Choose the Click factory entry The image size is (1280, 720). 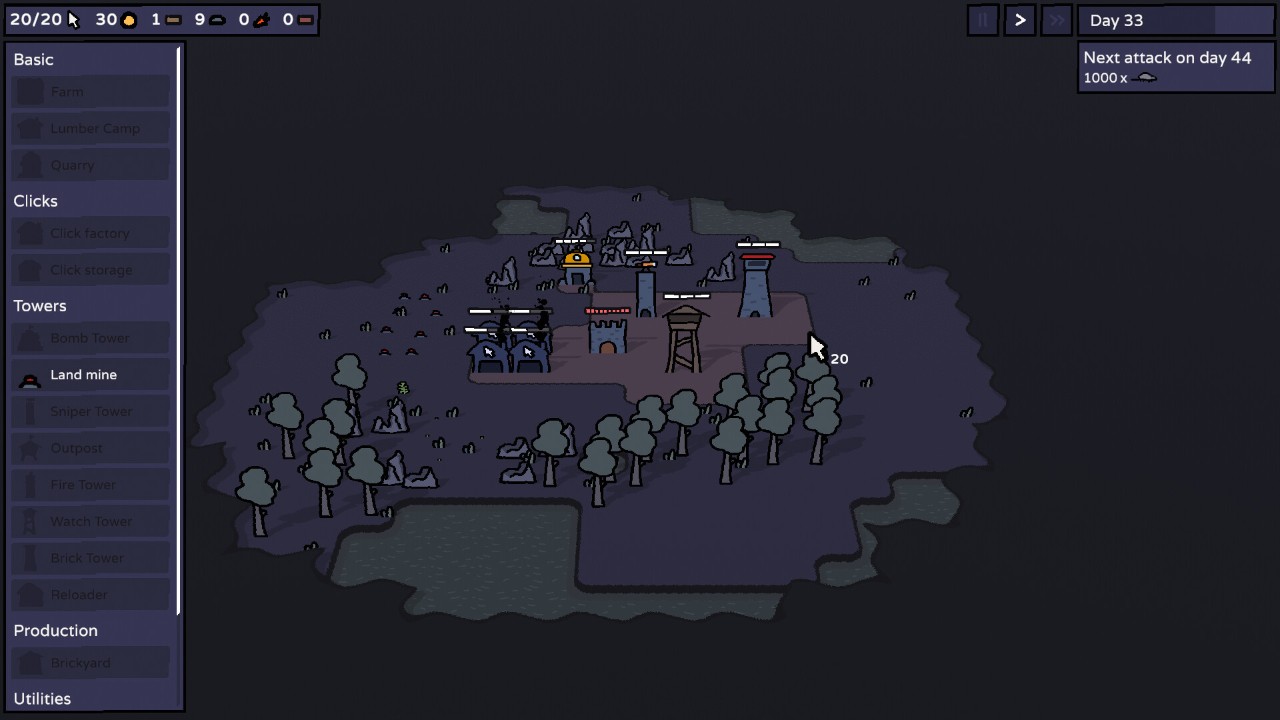pyautogui.click(x=90, y=233)
